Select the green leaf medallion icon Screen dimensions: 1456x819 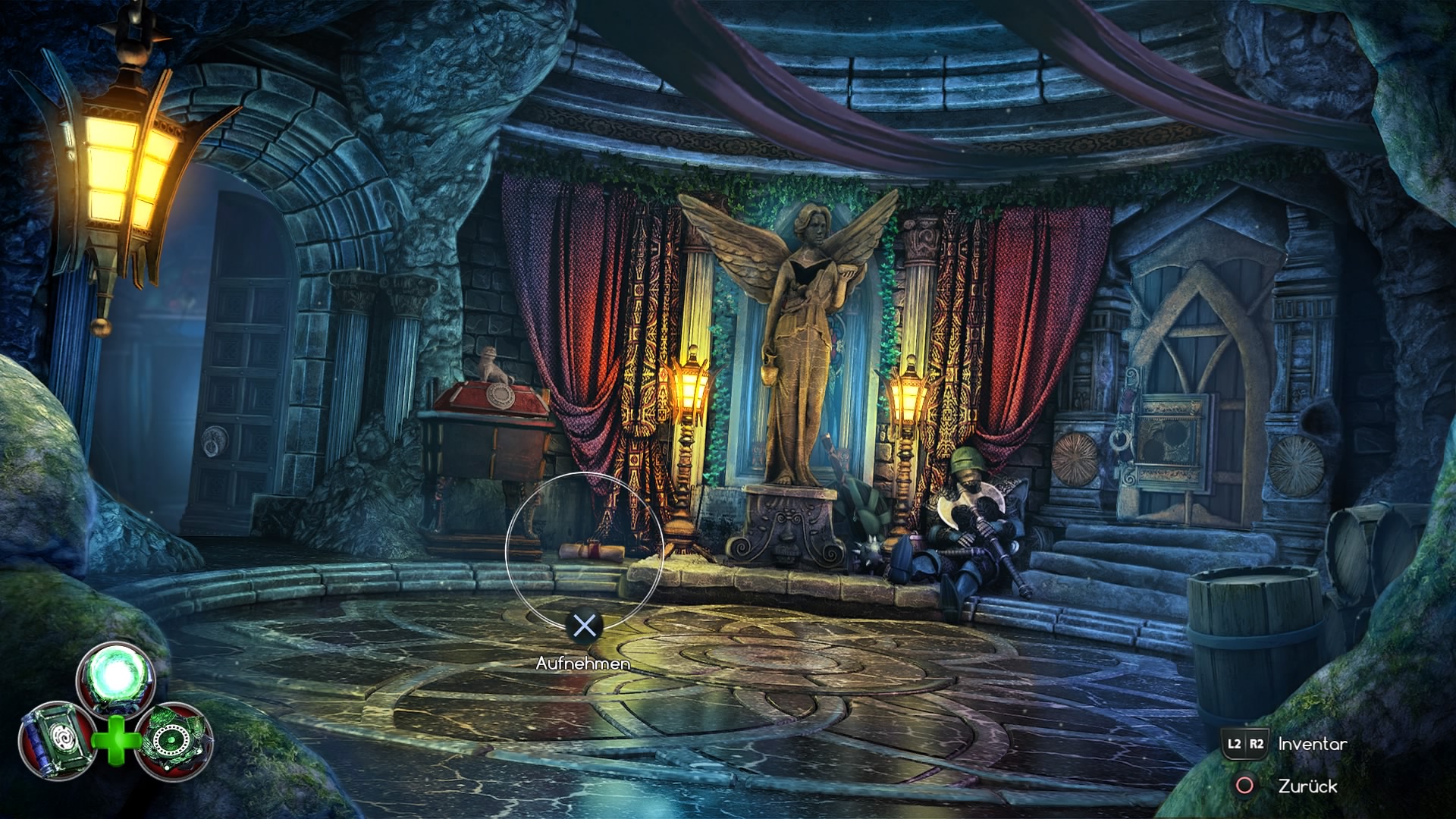pyautogui.click(x=171, y=739)
